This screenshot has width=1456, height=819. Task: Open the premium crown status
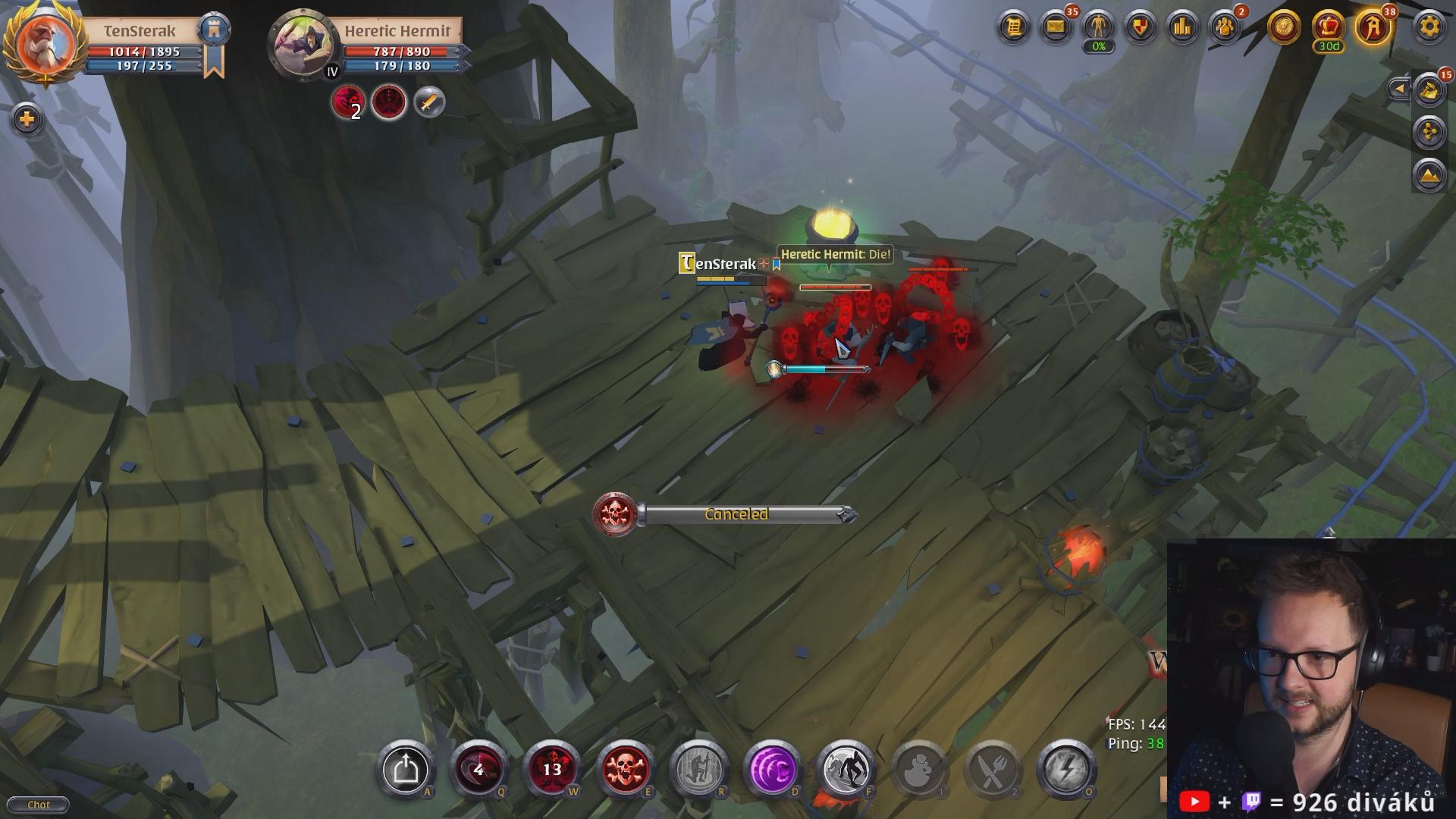pos(1328,28)
